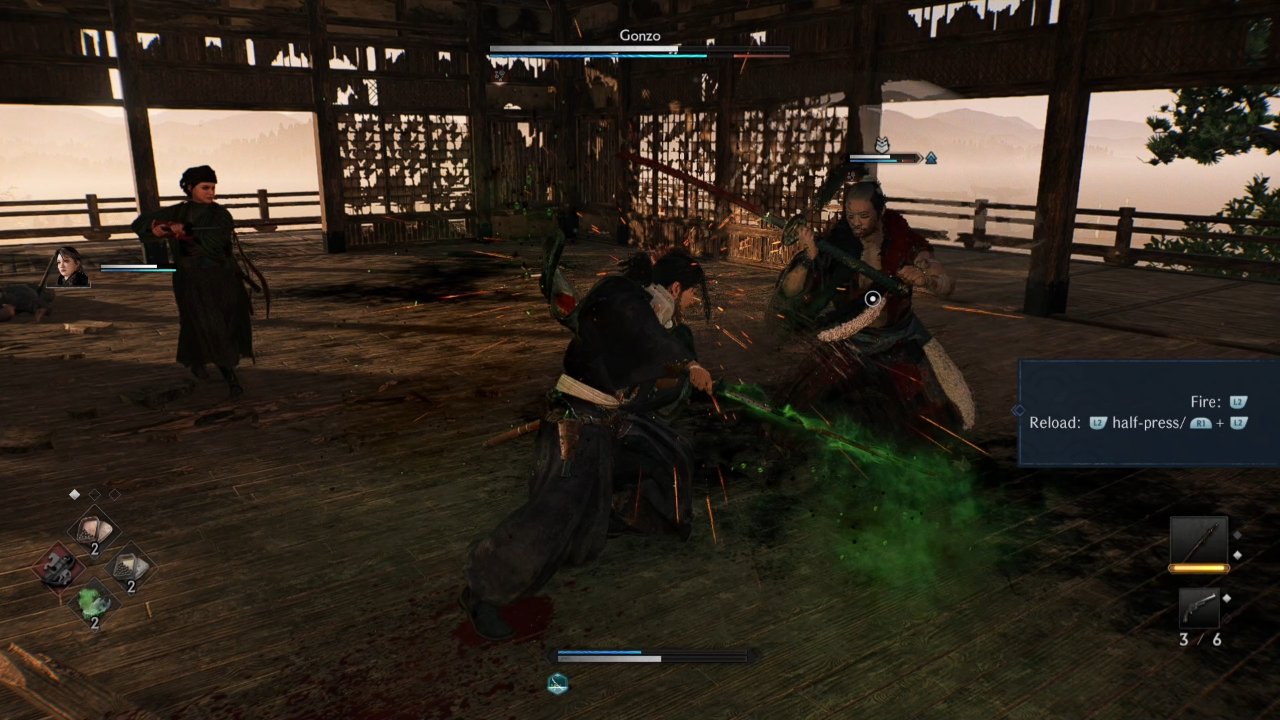Click the orange weapon durability gauge
This screenshot has height=720, width=1280.
pyautogui.click(x=1199, y=568)
